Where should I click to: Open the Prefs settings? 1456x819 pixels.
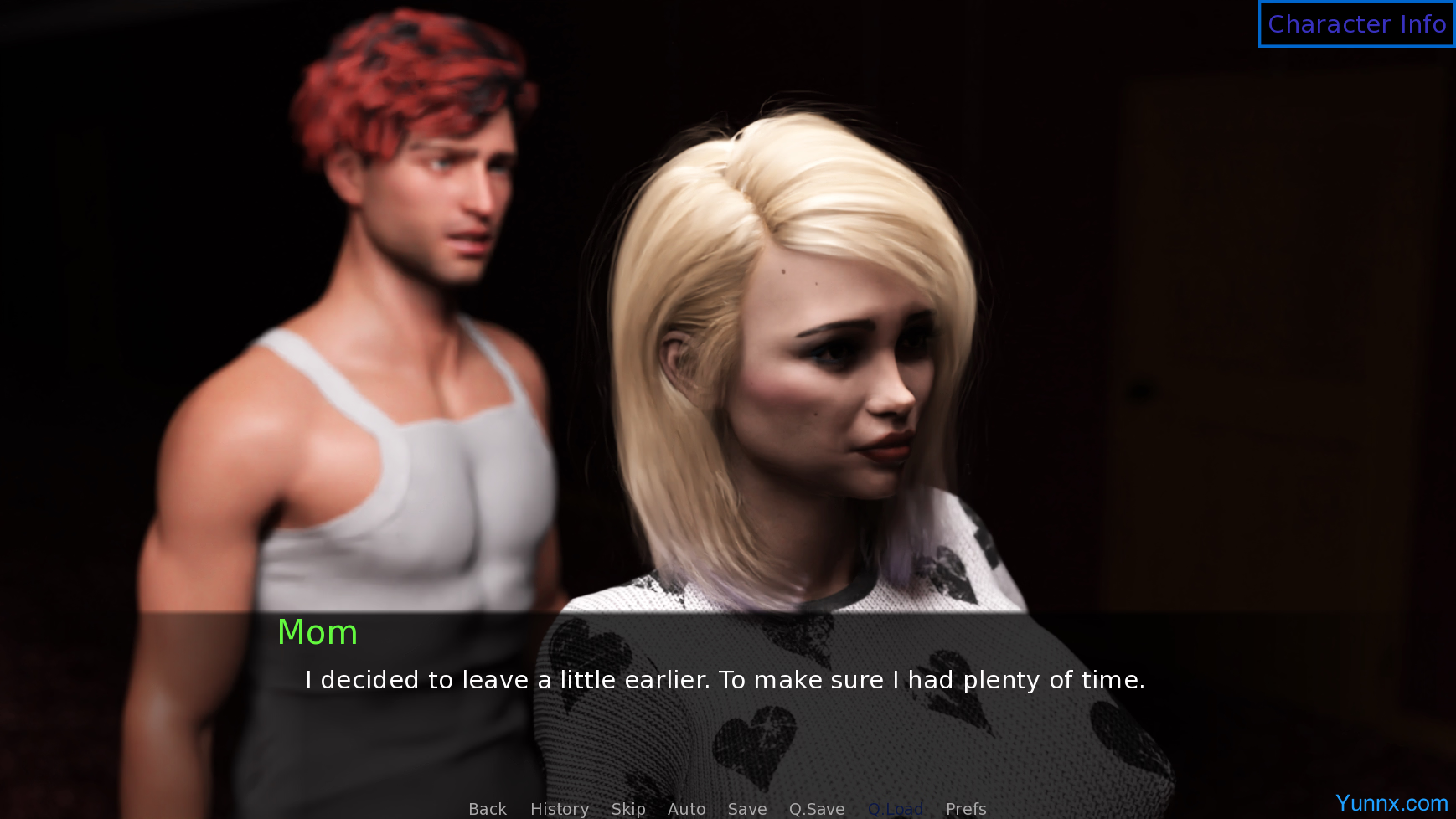[x=966, y=809]
